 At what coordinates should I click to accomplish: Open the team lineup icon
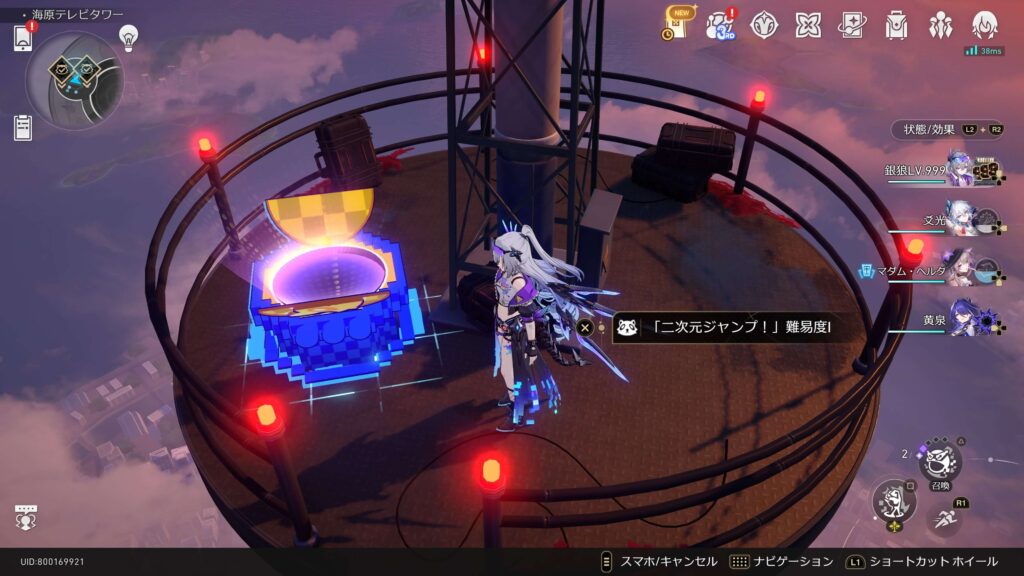point(940,24)
